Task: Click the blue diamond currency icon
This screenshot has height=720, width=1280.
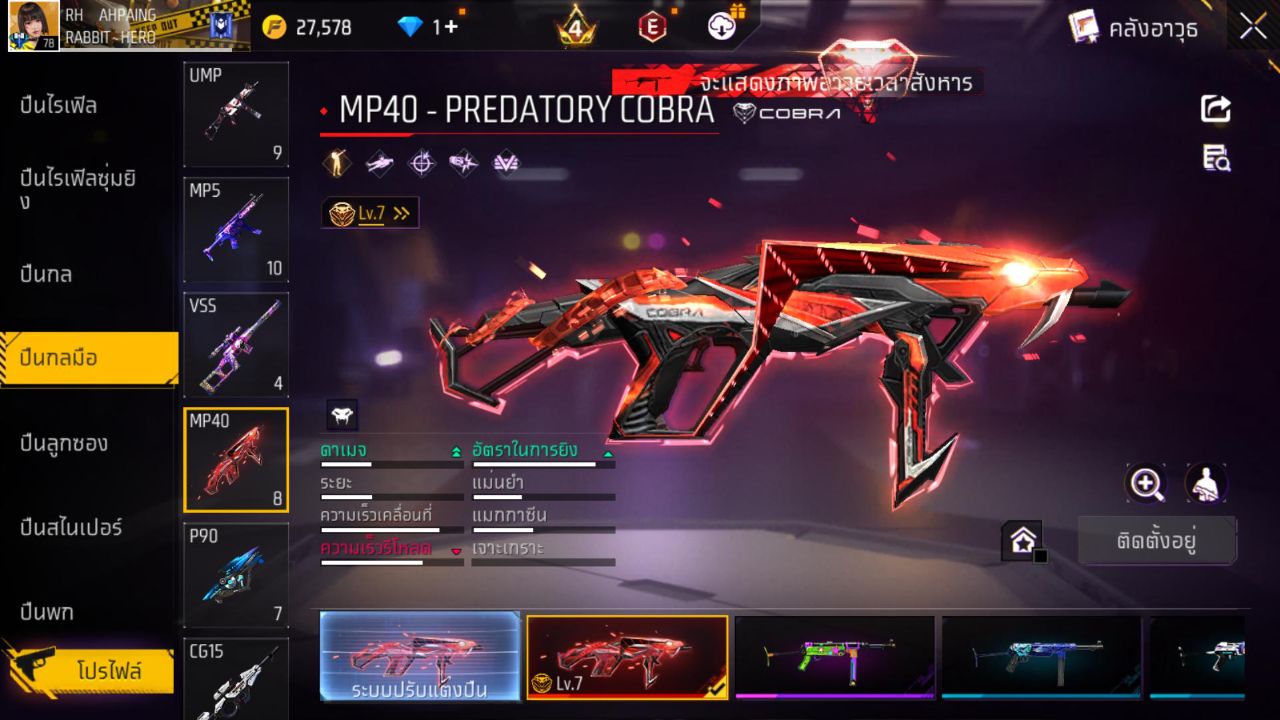Action: [409, 27]
